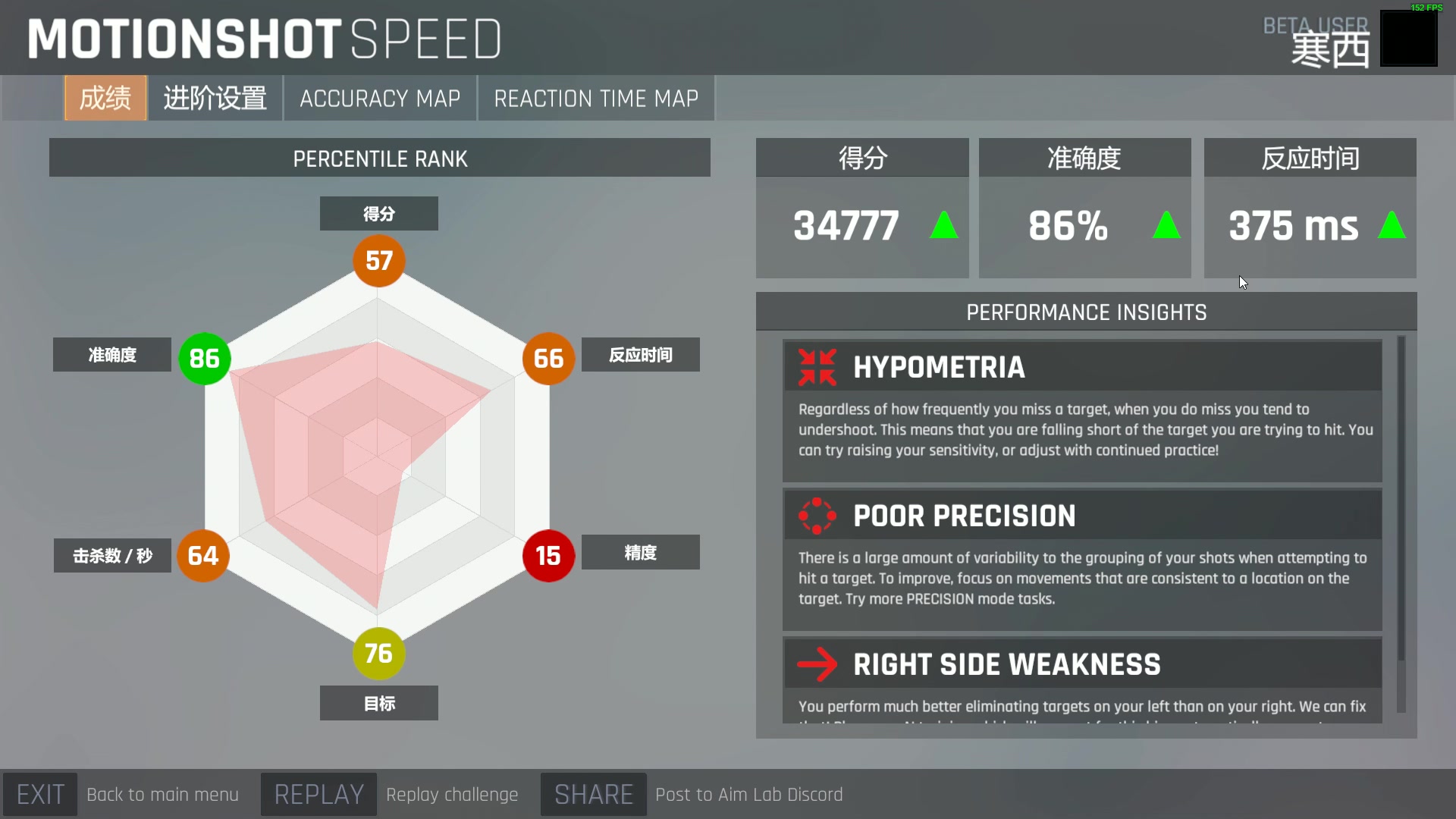Select the 得分 percentile badge showing 57

coord(377,260)
